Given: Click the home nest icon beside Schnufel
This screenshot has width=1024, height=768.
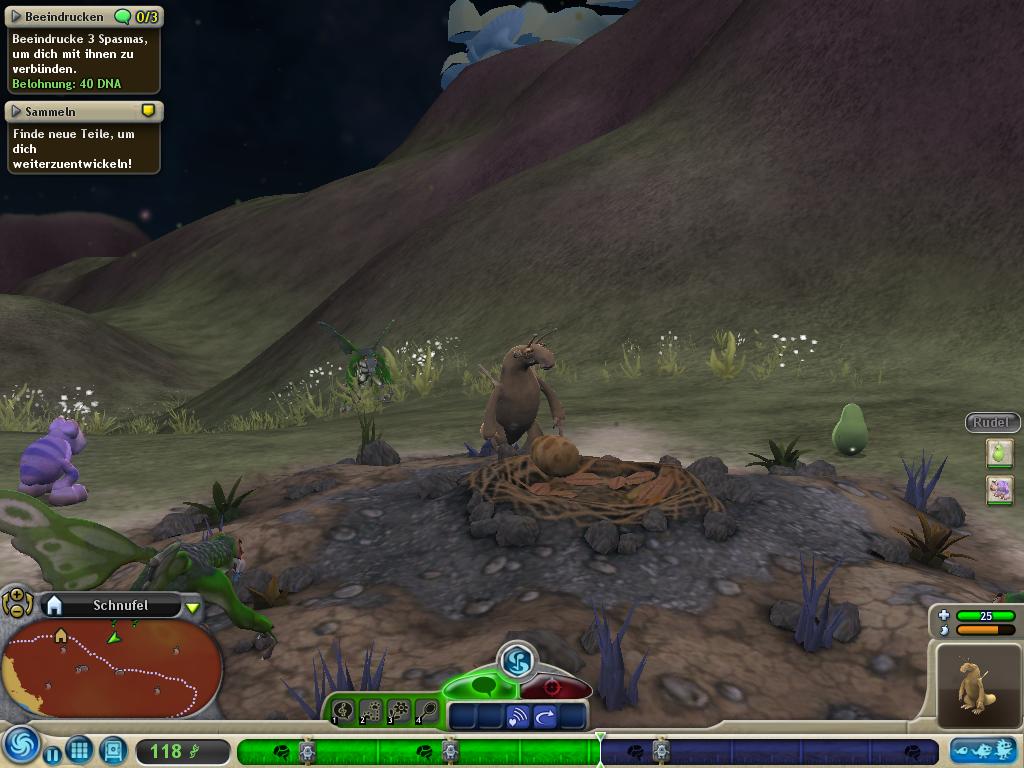Looking at the screenshot, I should [x=55, y=605].
